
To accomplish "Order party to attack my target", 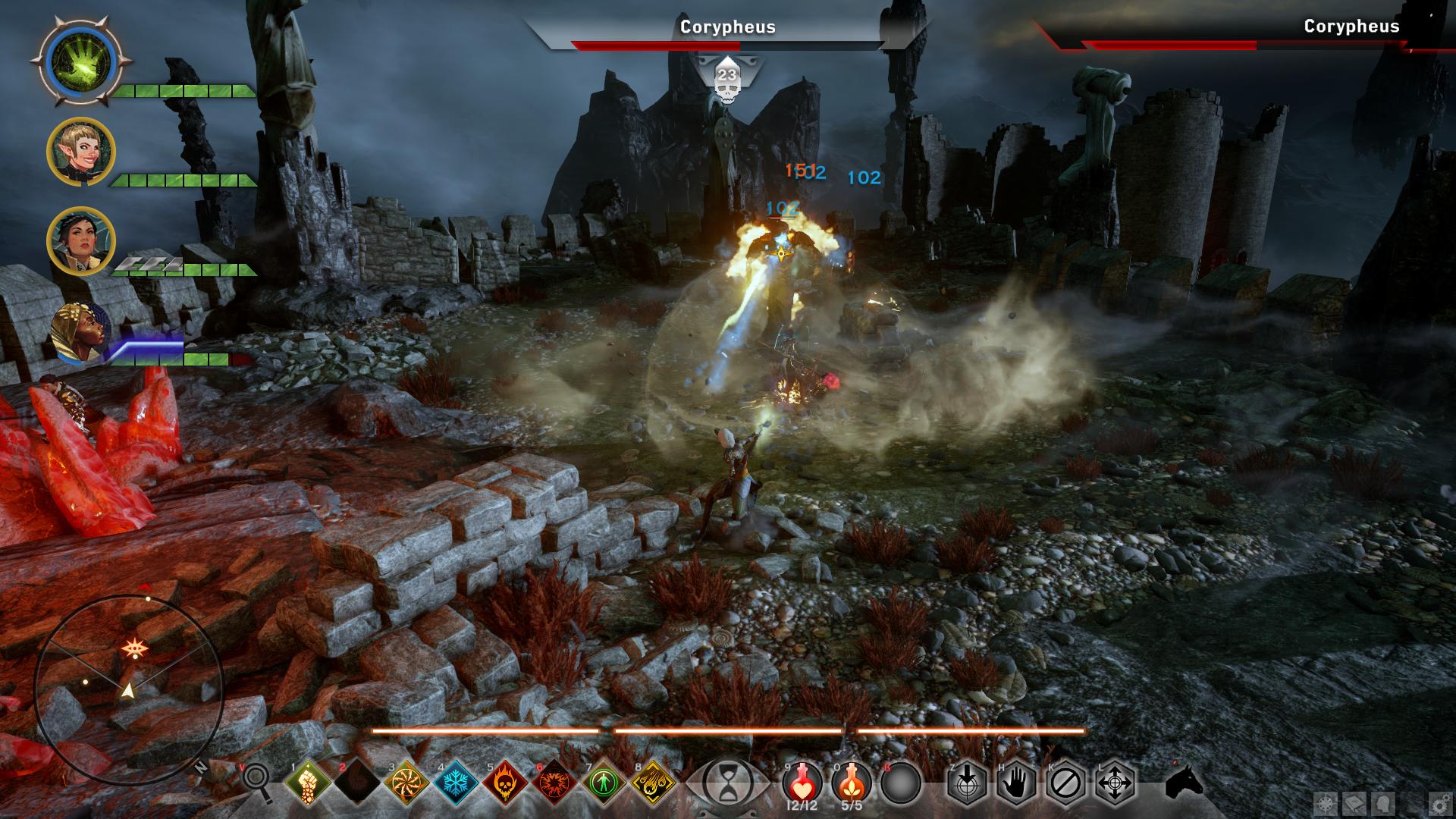I will tap(967, 782).
